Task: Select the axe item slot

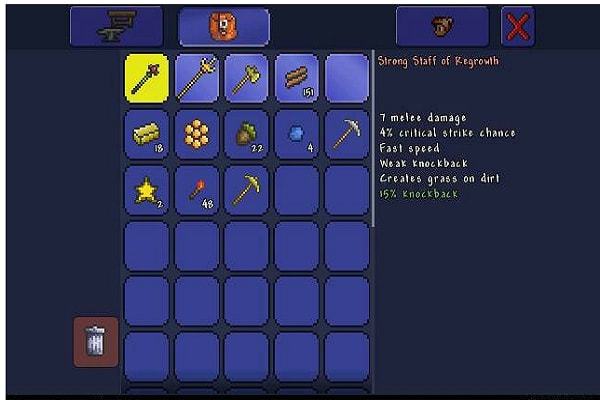Action: [247, 78]
